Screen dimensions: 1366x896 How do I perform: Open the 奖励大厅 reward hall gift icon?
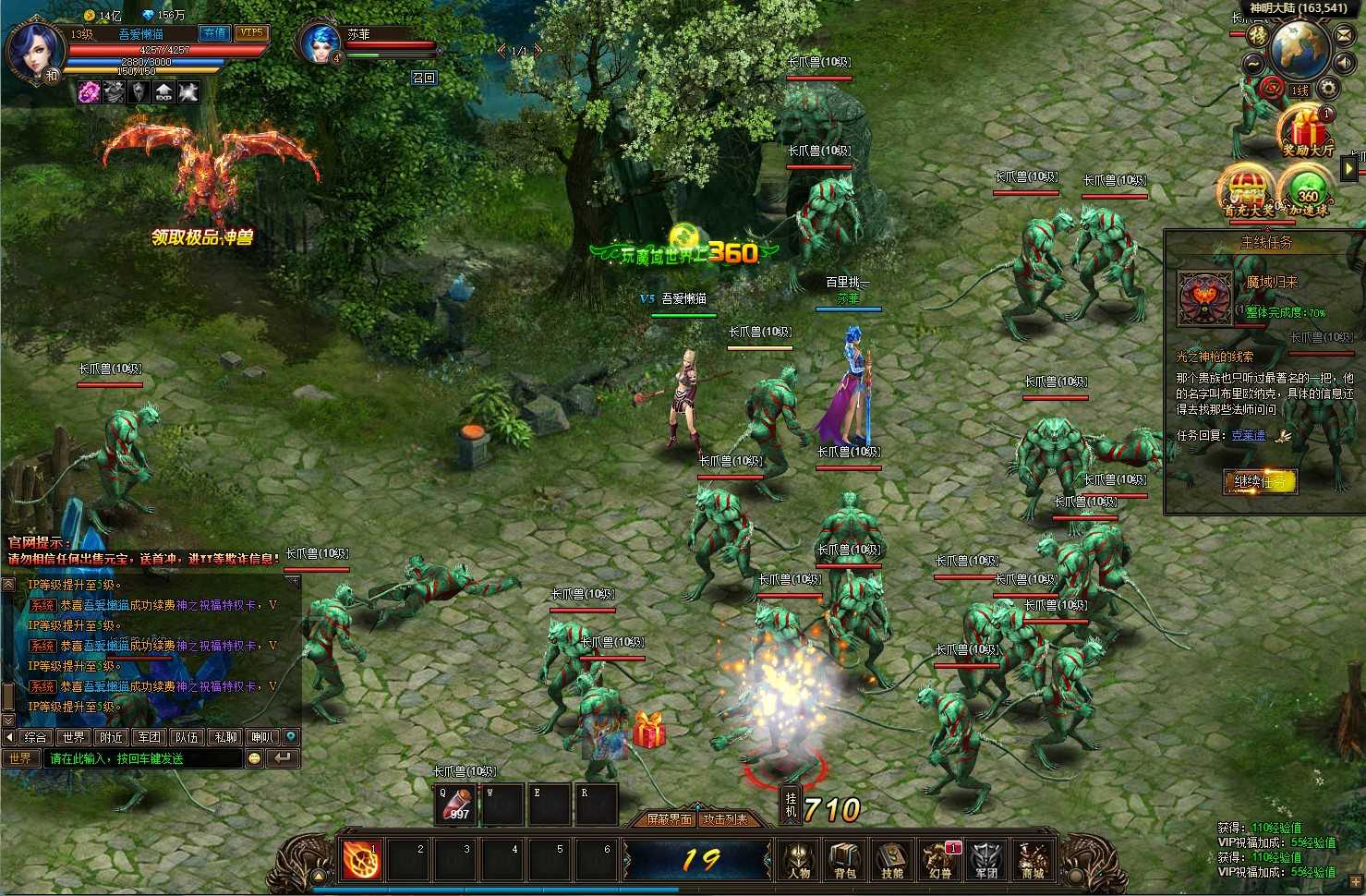pos(1307,130)
